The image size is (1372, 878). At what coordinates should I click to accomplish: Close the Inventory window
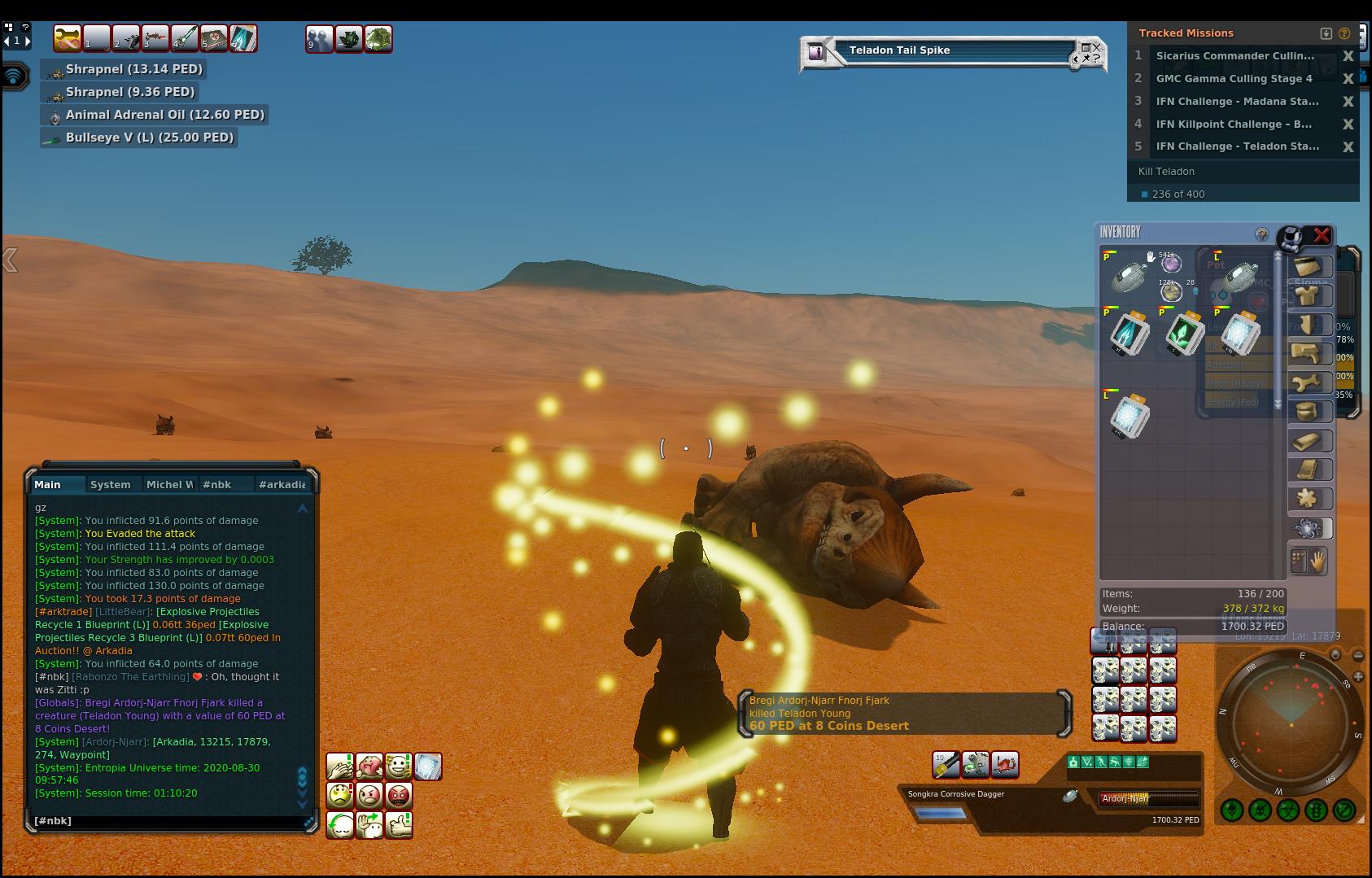(x=1322, y=235)
